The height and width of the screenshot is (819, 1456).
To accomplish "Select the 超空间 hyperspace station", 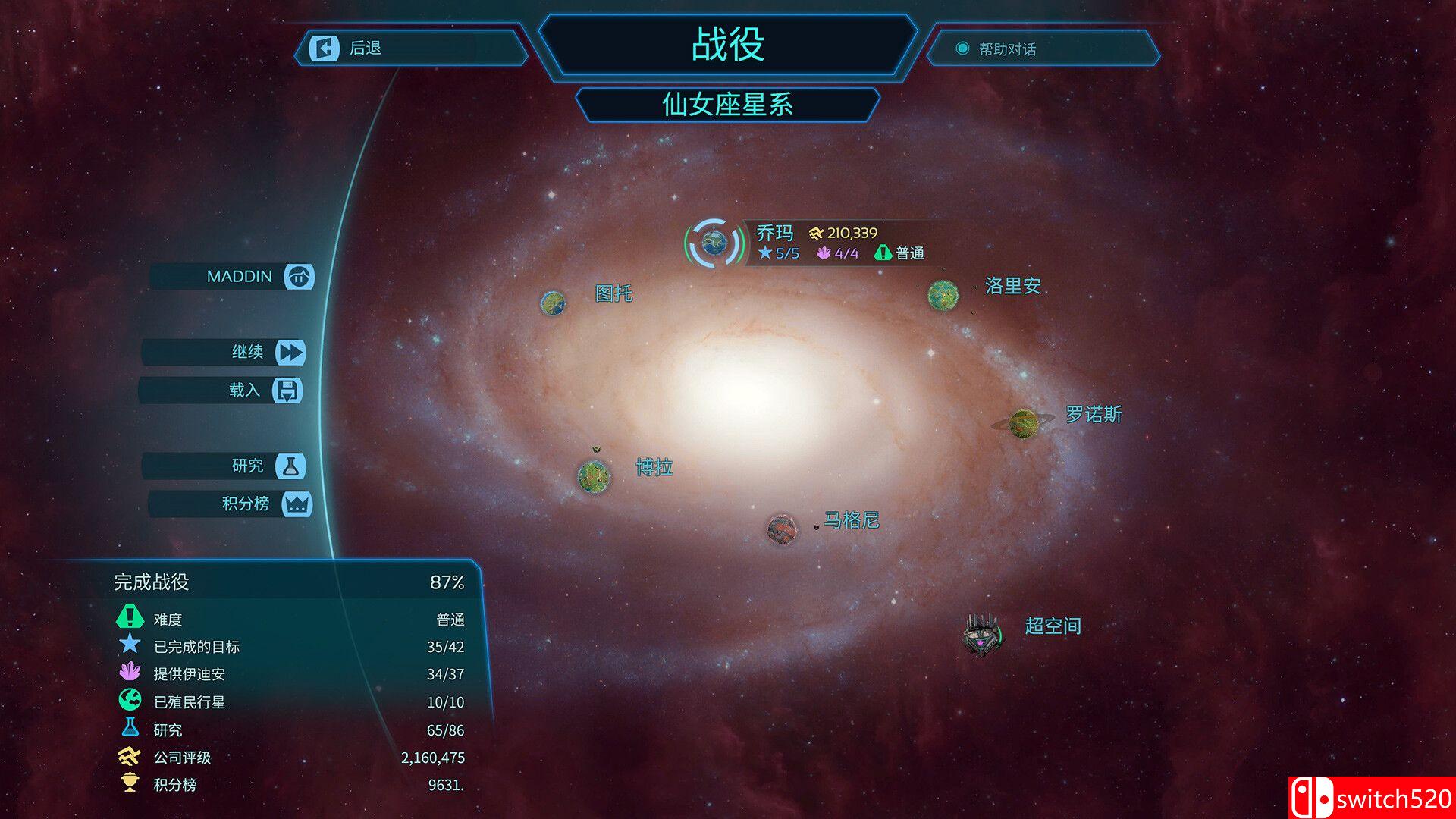I will [x=983, y=634].
